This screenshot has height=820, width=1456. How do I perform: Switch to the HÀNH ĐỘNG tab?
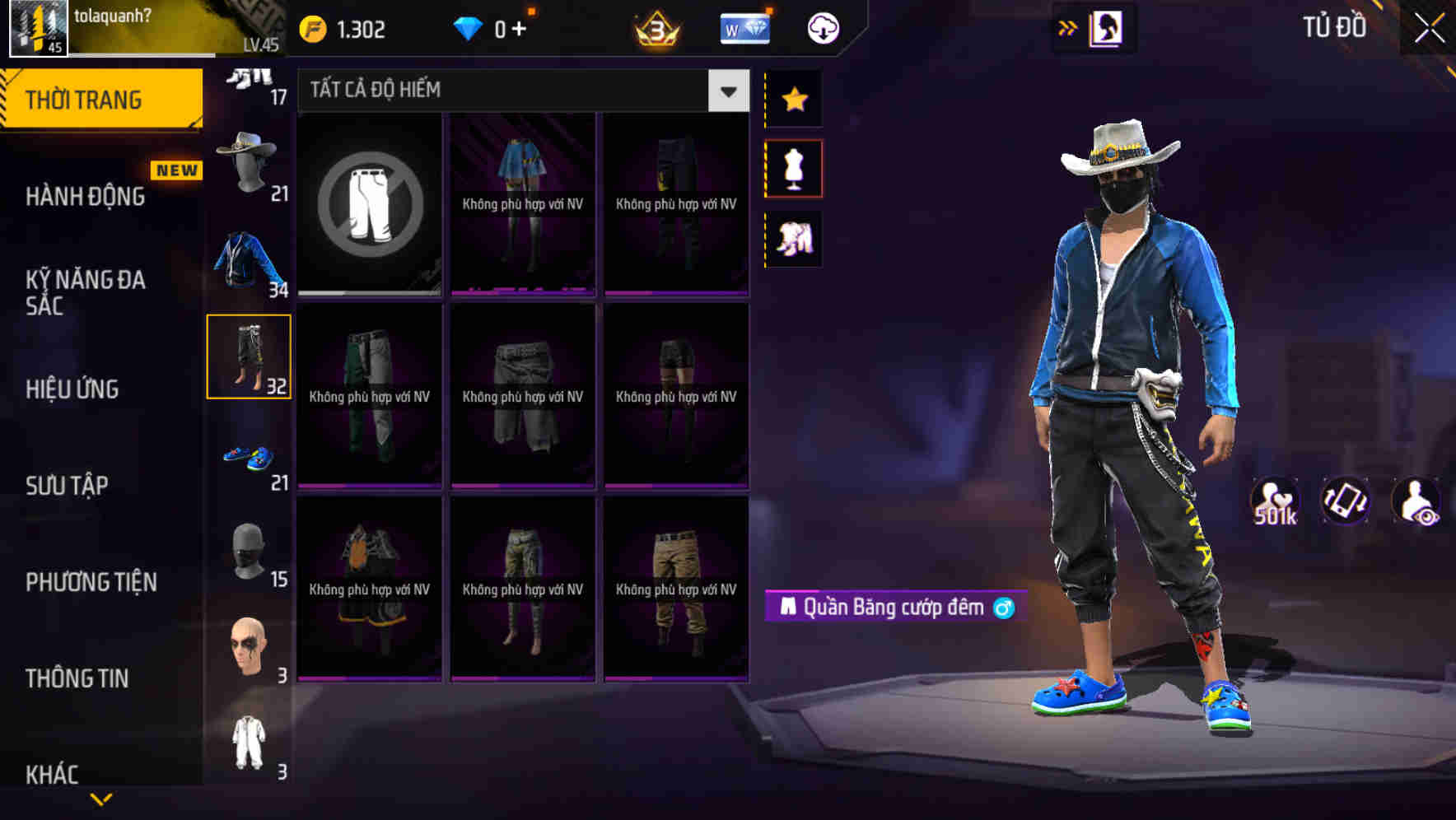point(82,196)
